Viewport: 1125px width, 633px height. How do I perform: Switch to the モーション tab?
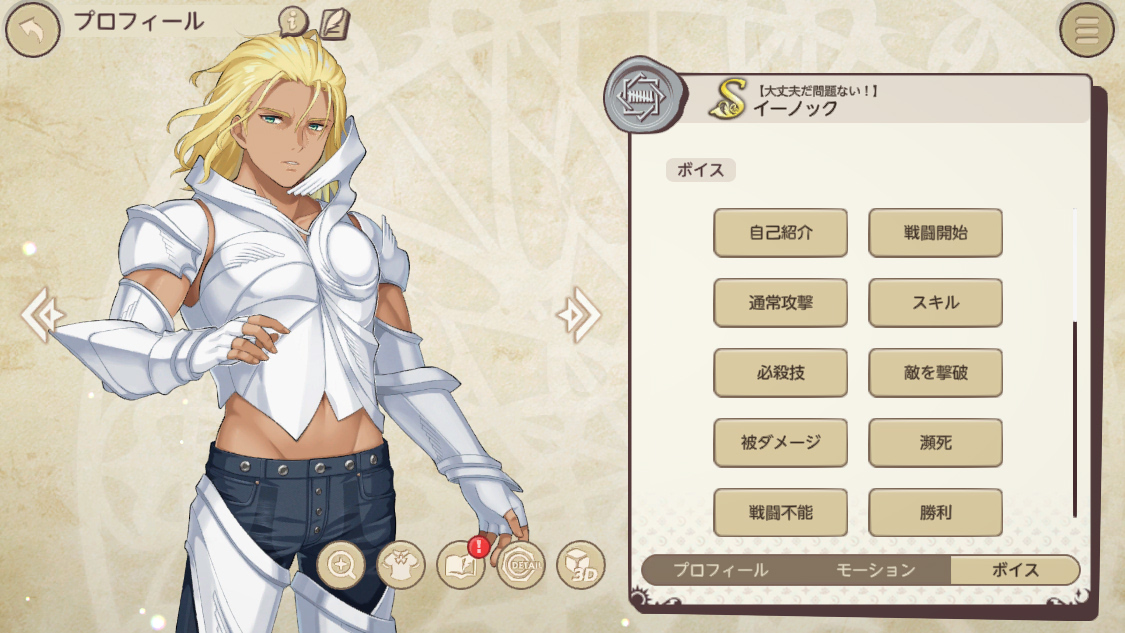coord(876,570)
